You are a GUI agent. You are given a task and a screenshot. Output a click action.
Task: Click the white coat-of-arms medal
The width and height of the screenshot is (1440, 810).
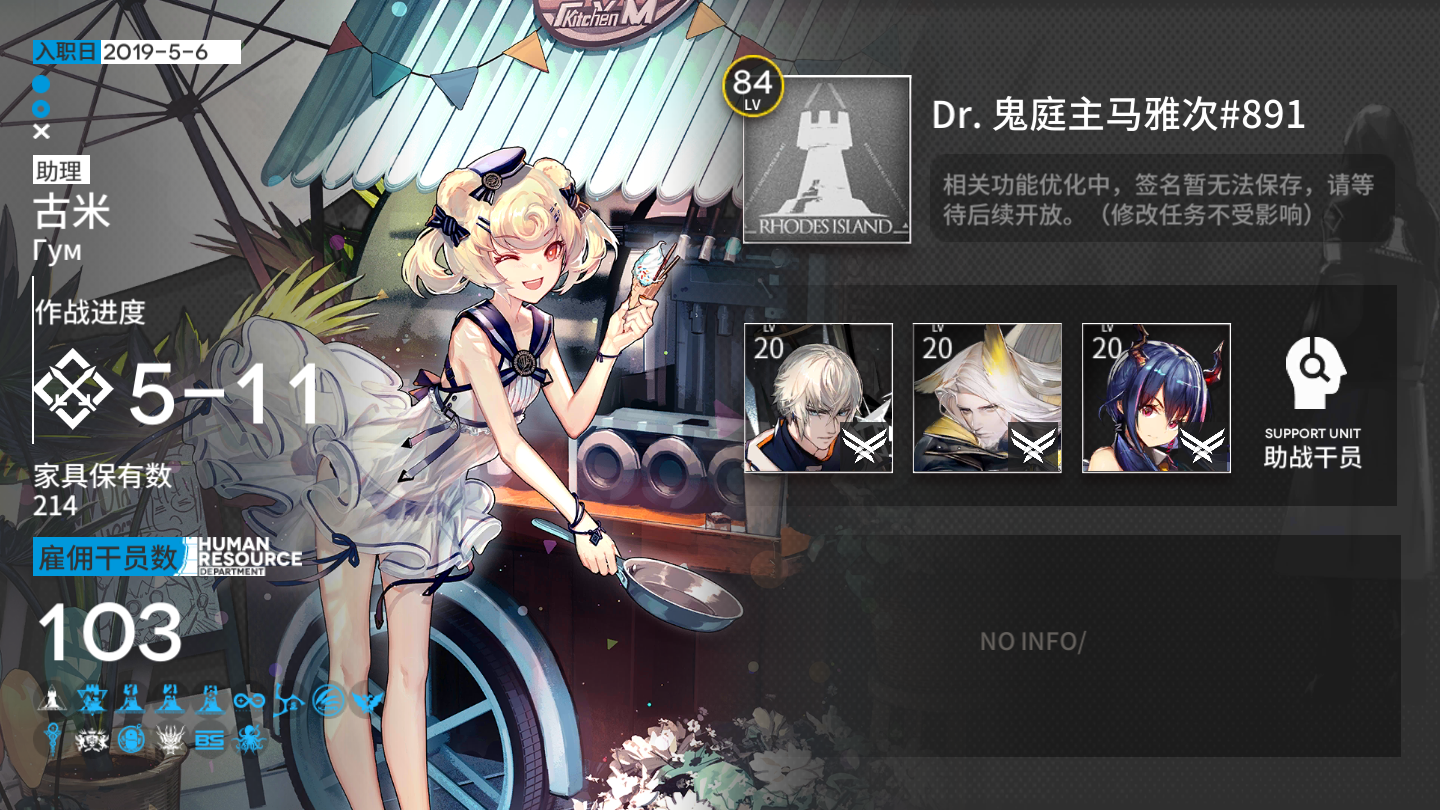tap(91, 740)
